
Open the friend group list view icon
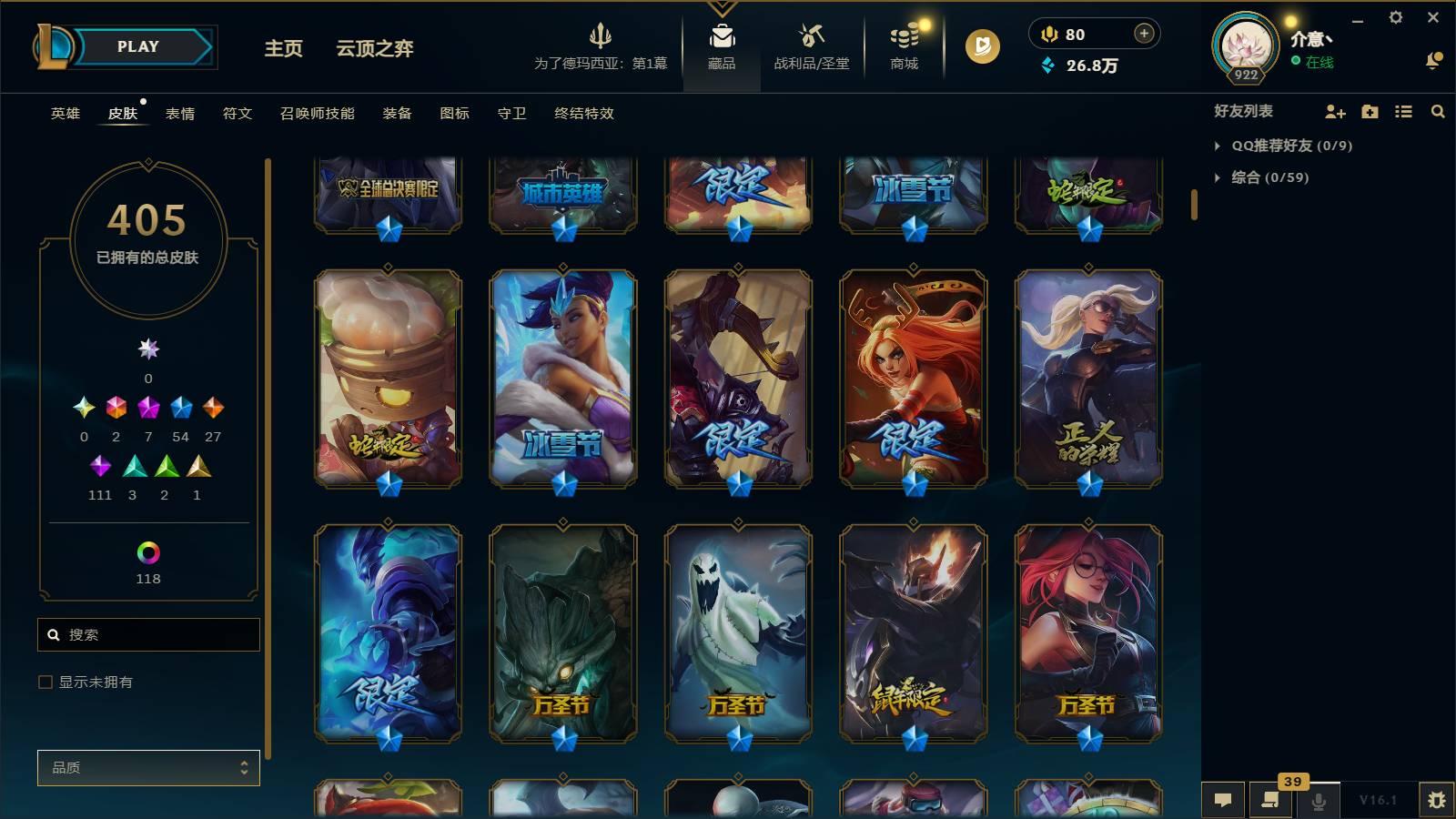(x=1404, y=111)
